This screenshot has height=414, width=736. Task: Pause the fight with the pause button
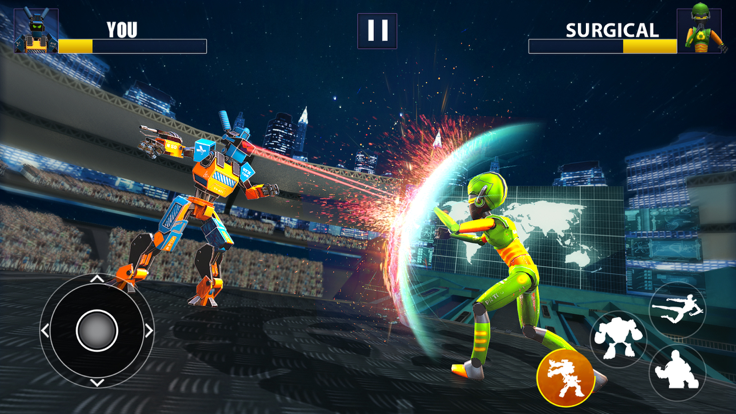click(377, 31)
